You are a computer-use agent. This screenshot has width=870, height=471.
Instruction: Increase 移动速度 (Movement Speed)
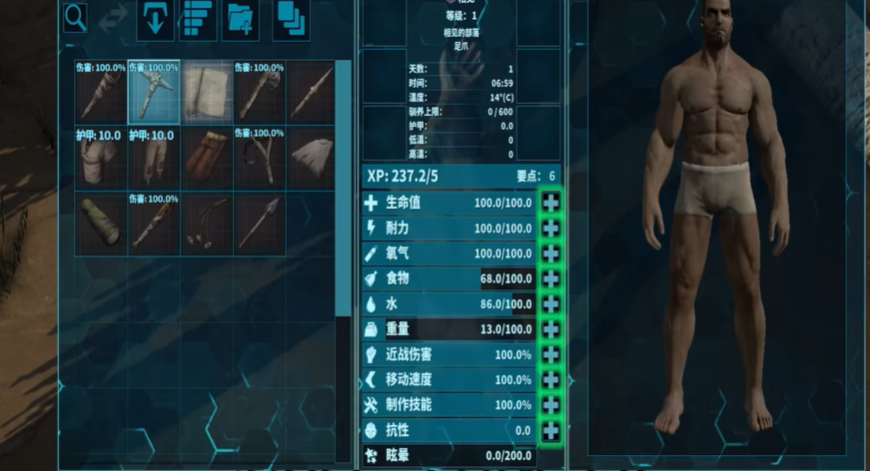point(550,380)
